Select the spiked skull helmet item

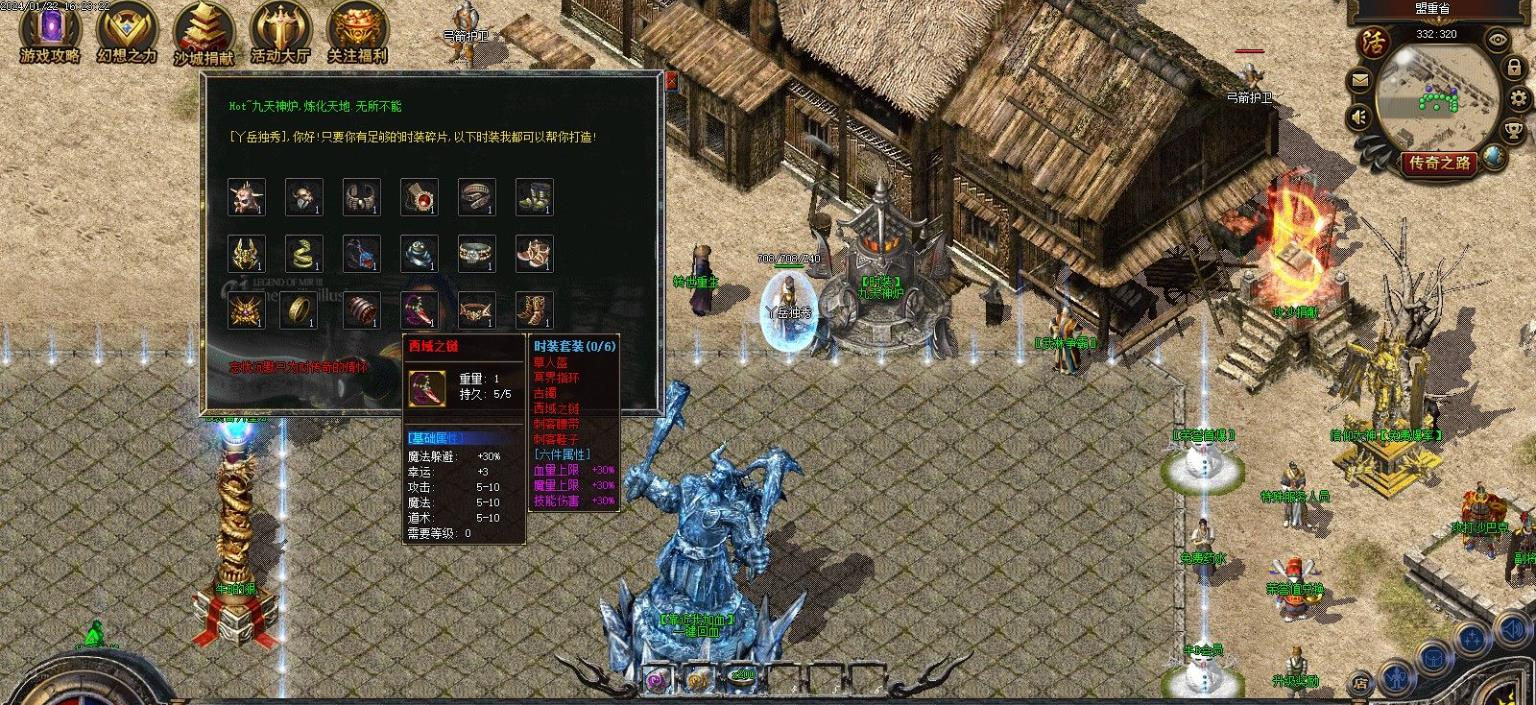tap(246, 197)
